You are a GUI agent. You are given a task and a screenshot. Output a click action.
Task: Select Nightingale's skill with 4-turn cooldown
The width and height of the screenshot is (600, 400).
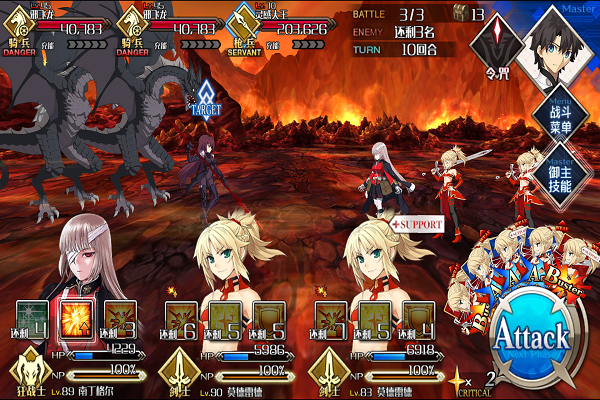tap(34, 316)
